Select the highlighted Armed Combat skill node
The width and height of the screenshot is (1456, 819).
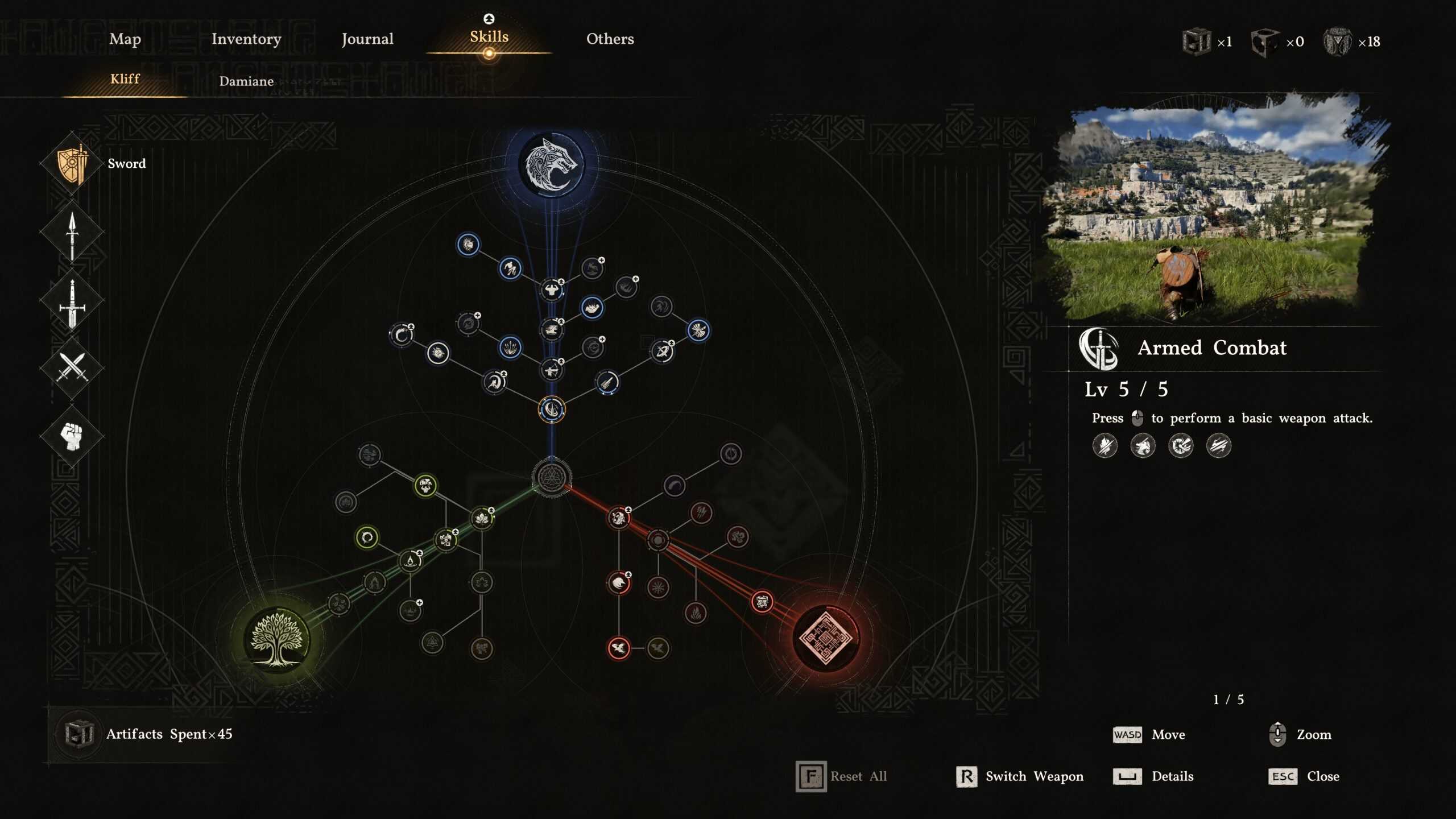pos(551,409)
